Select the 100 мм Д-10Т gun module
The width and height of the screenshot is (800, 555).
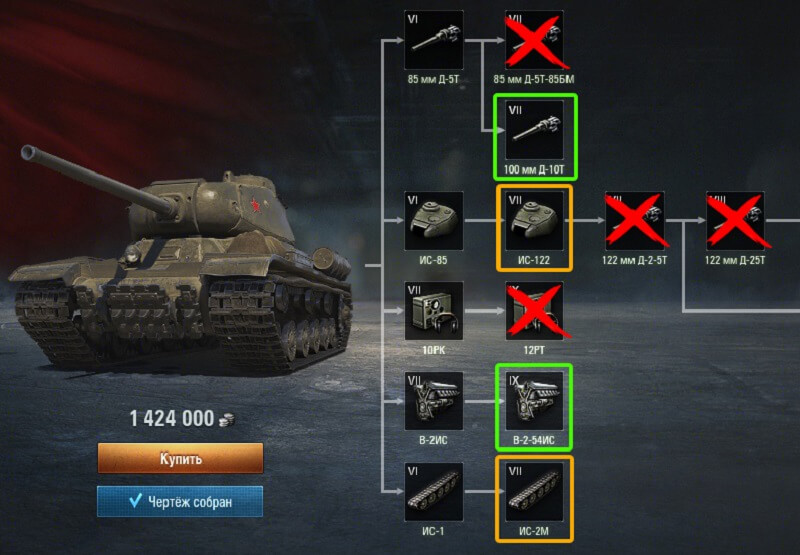pos(533,131)
